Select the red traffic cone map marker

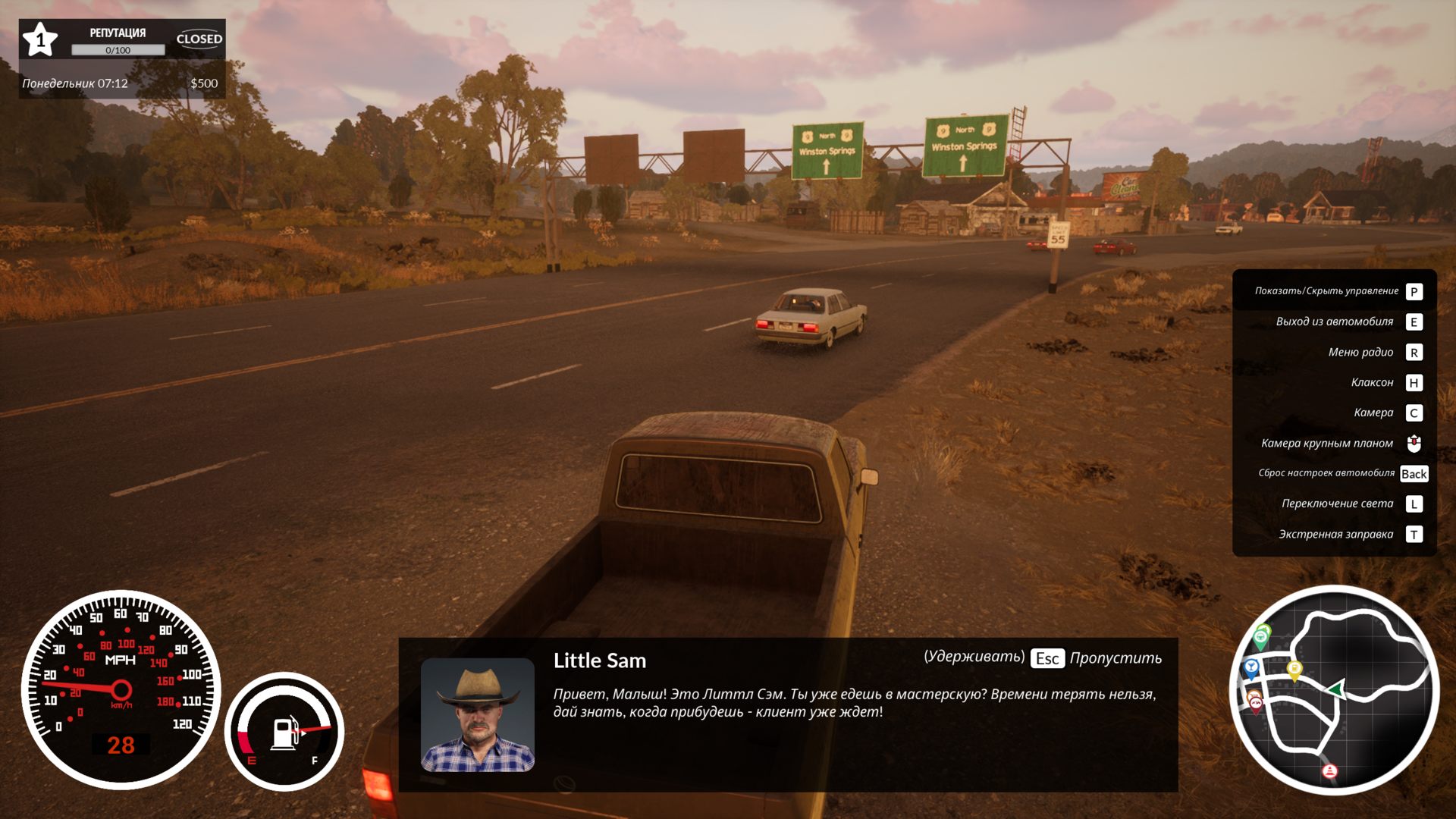(x=1329, y=771)
